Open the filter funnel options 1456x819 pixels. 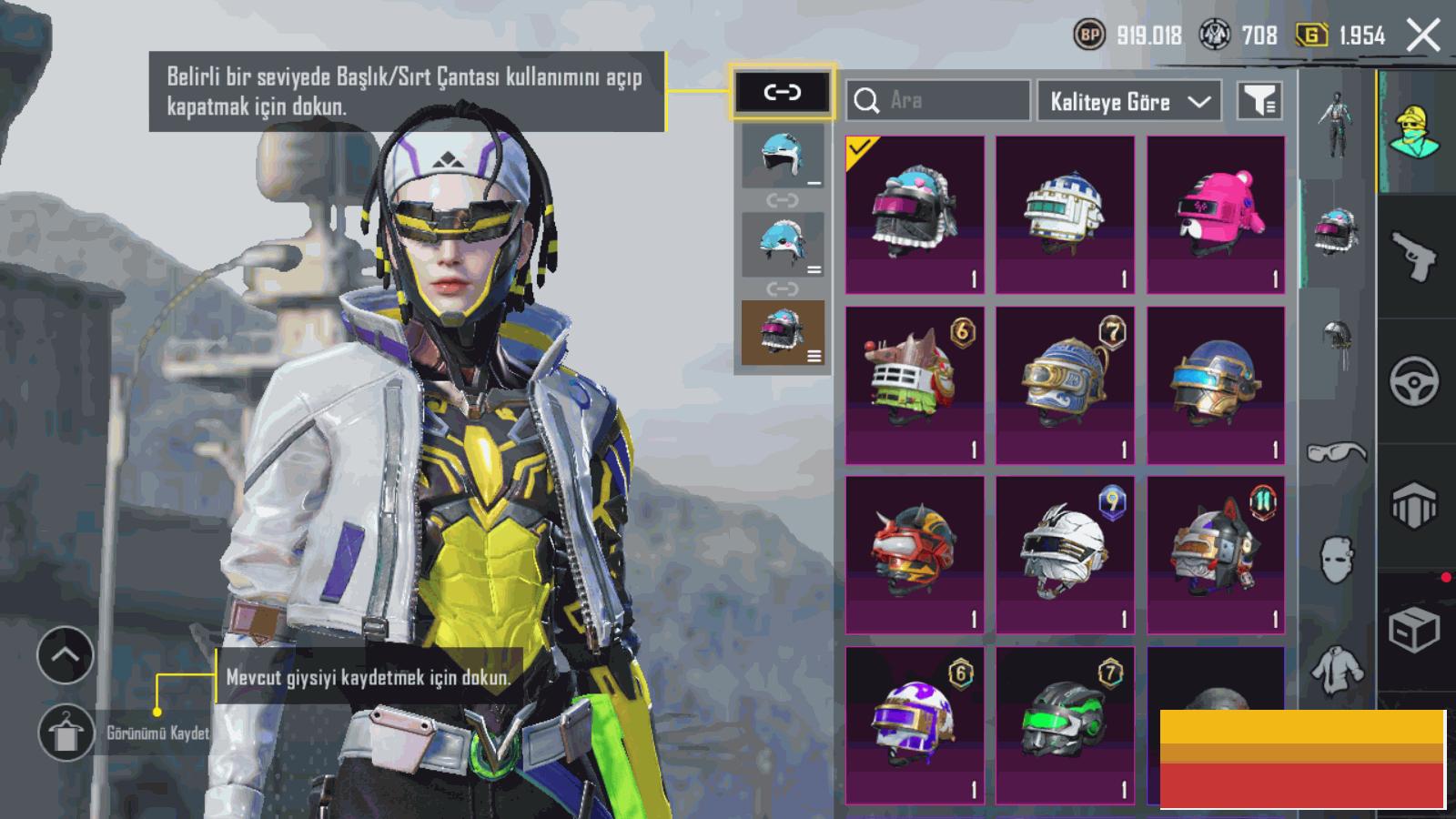coord(1259,101)
